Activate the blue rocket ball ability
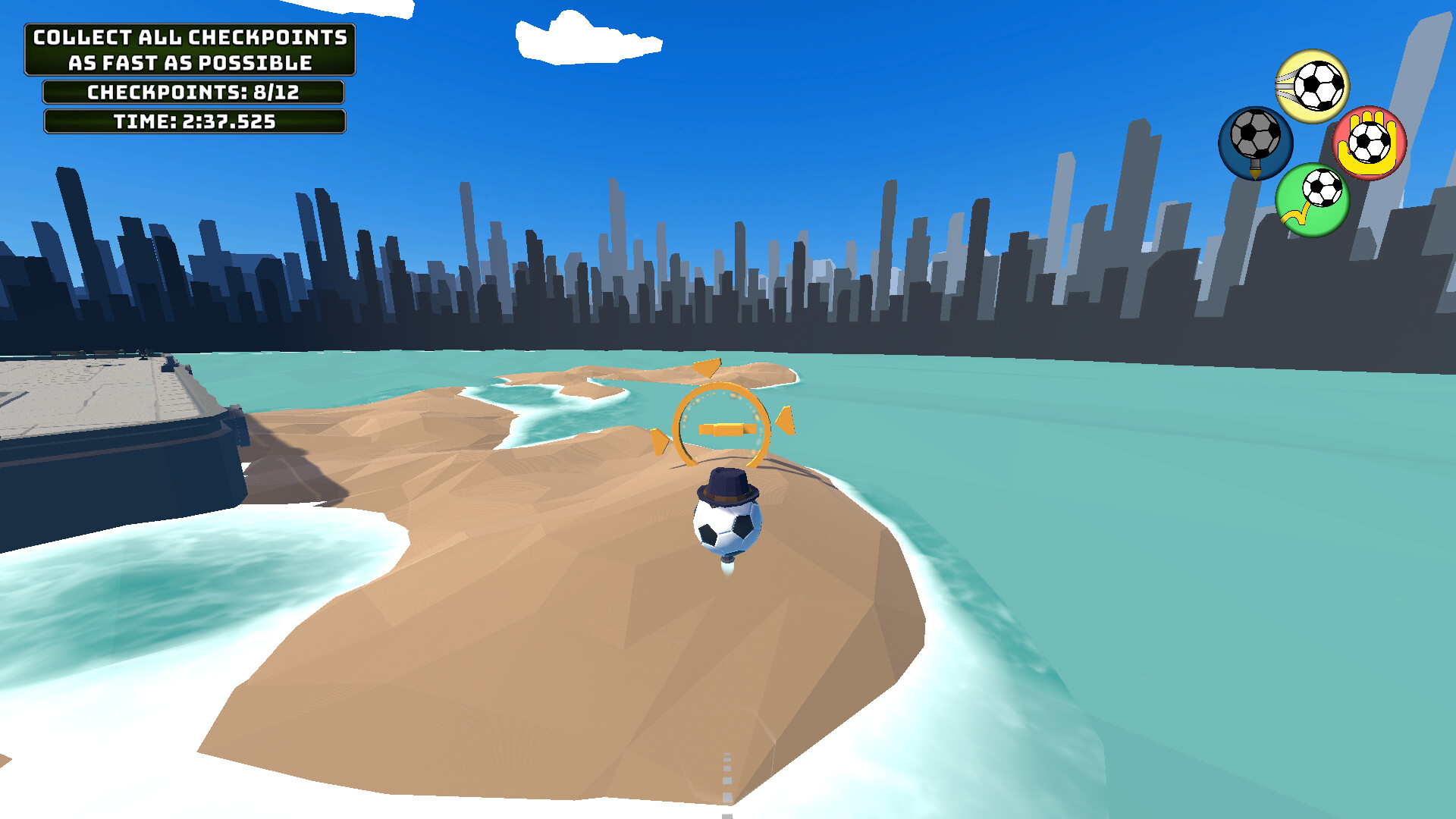 pyautogui.click(x=1255, y=144)
